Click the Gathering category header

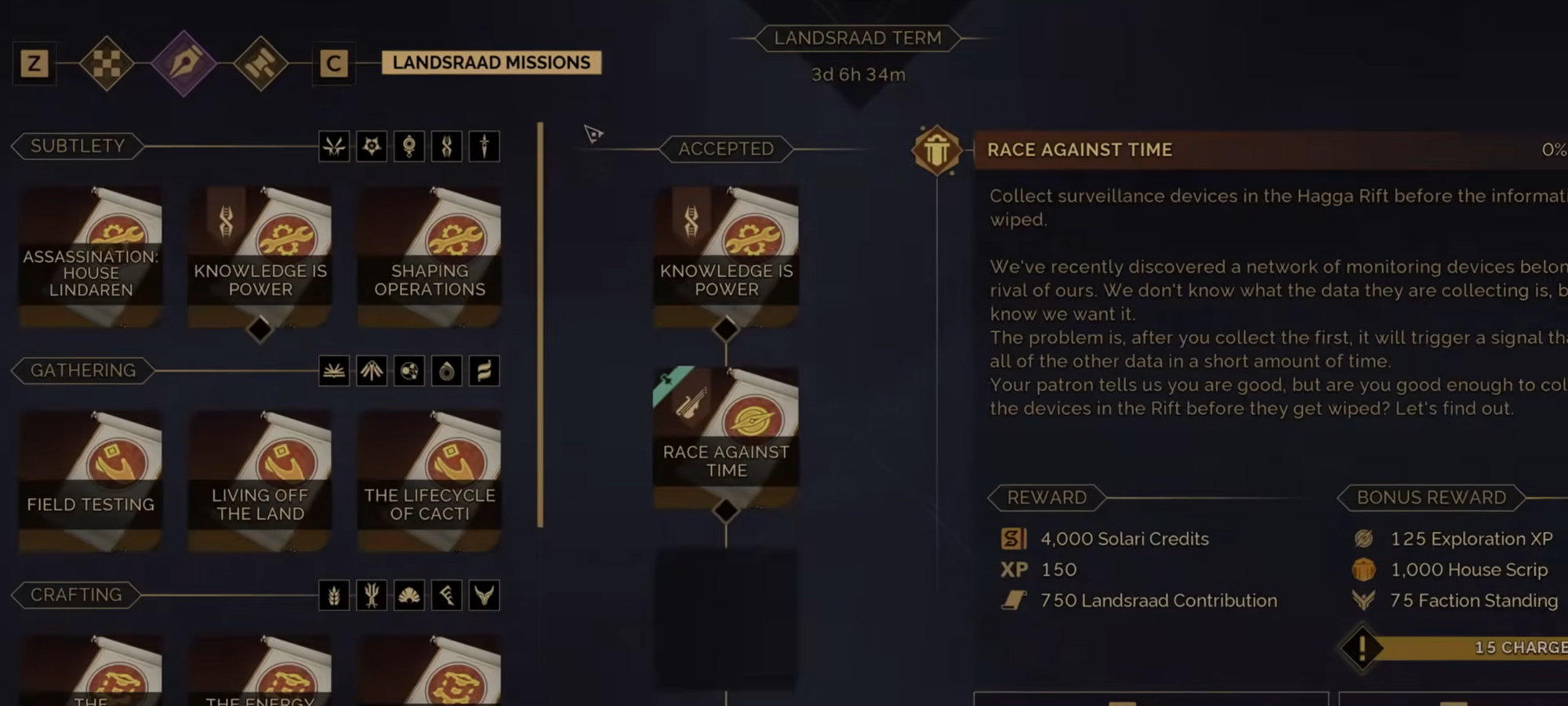(x=83, y=371)
